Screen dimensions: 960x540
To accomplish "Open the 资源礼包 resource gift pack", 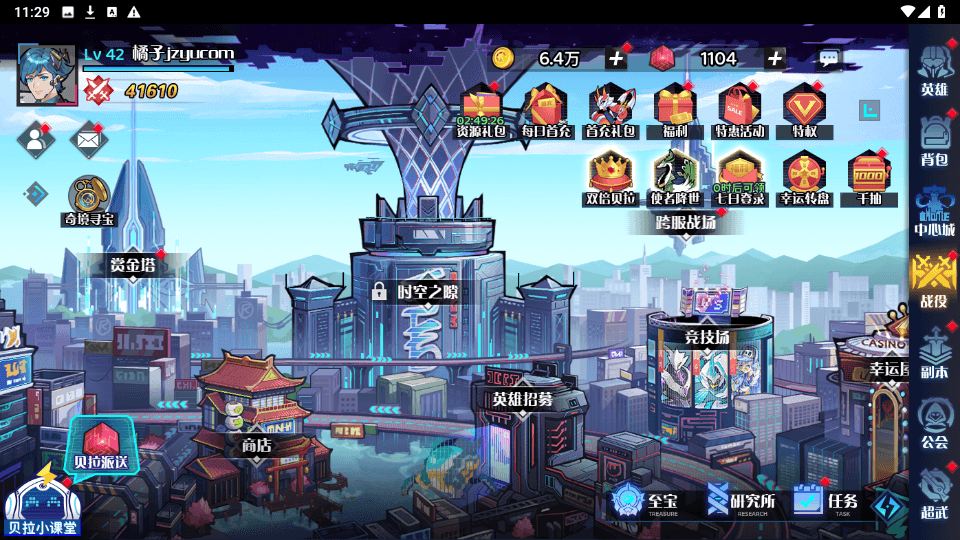I will point(481,110).
